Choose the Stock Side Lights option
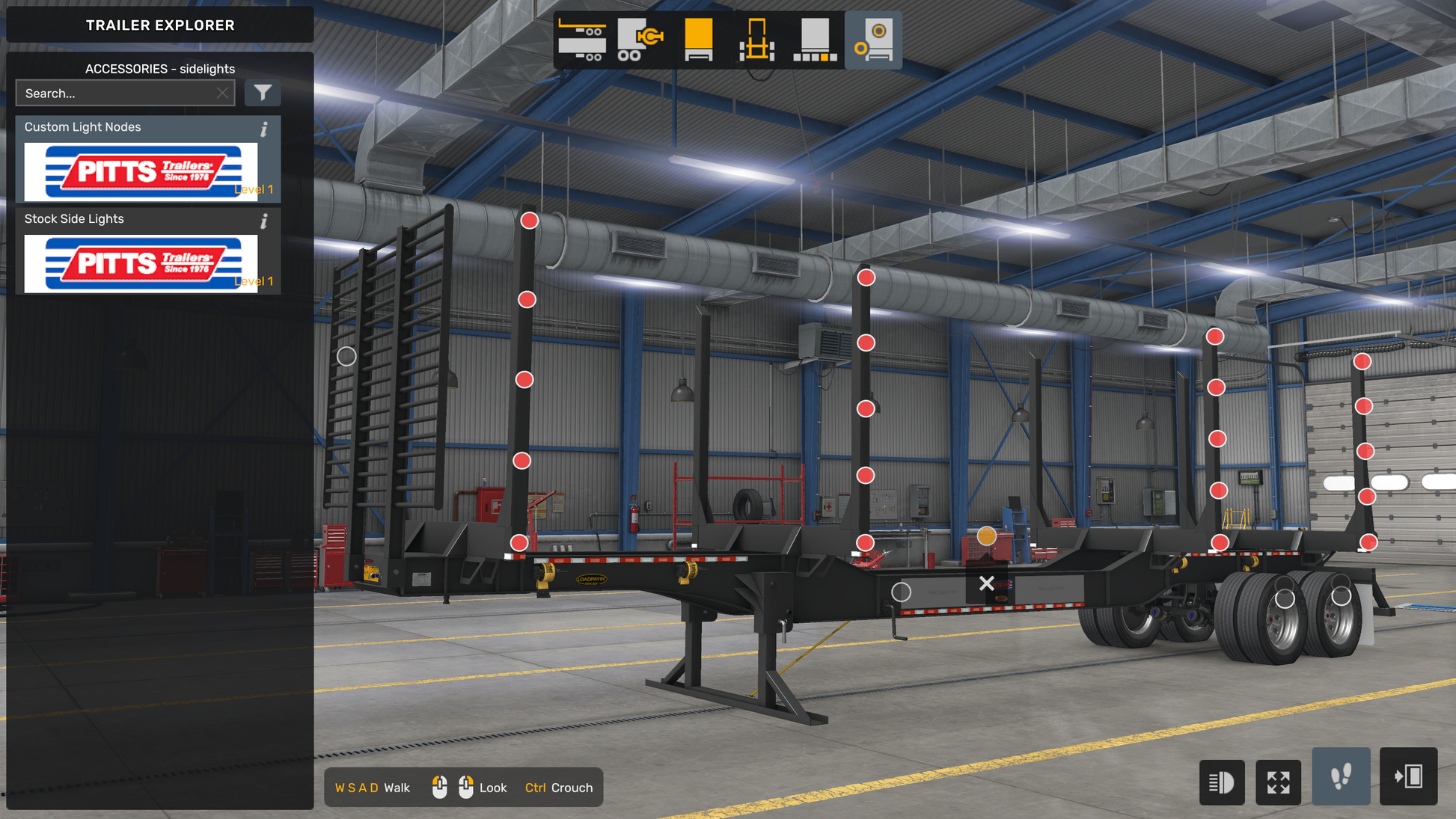Image resolution: width=1456 pixels, height=819 pixels. coord(141,263)
